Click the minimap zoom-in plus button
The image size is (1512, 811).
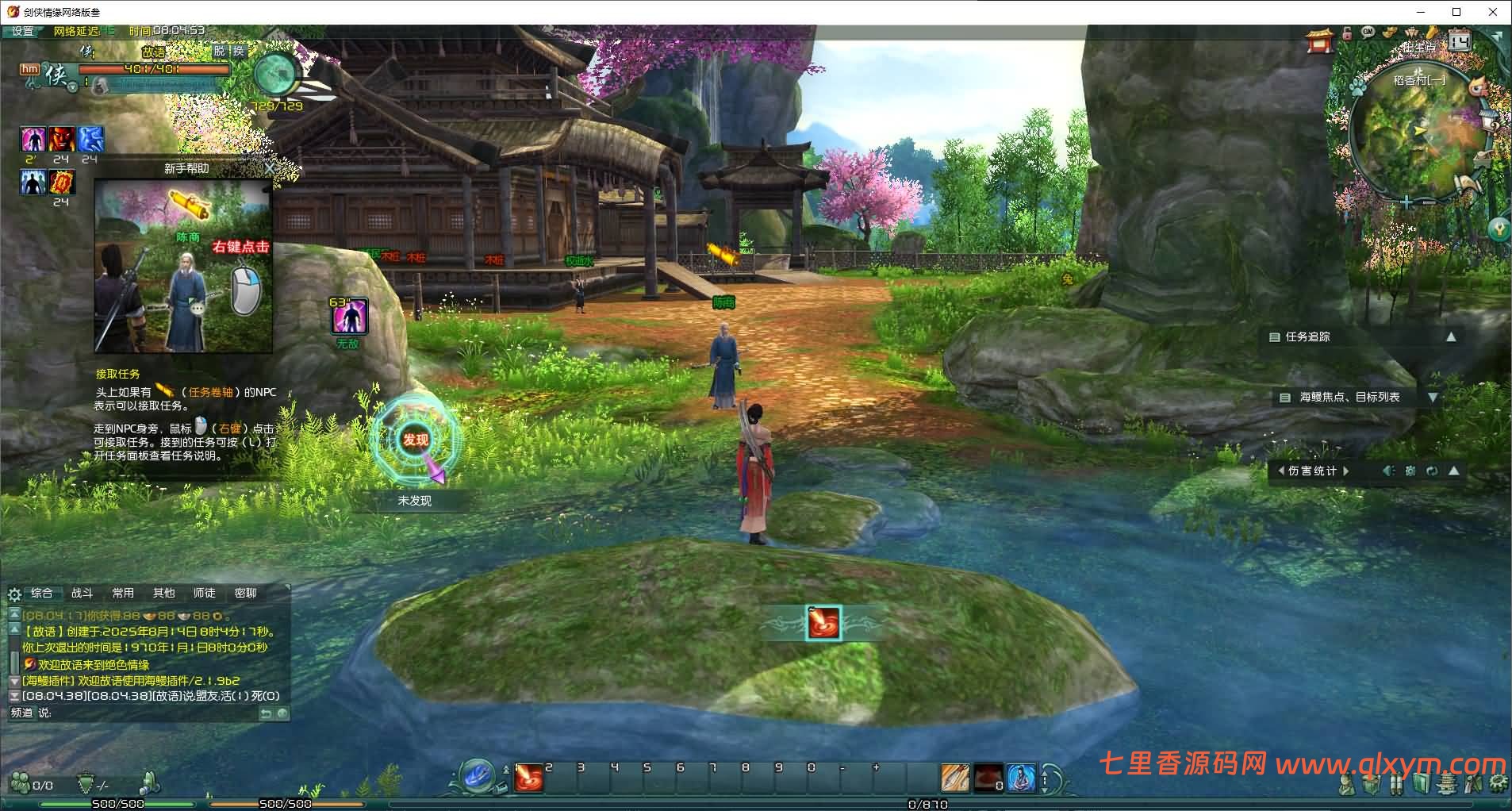[1406, 202]
